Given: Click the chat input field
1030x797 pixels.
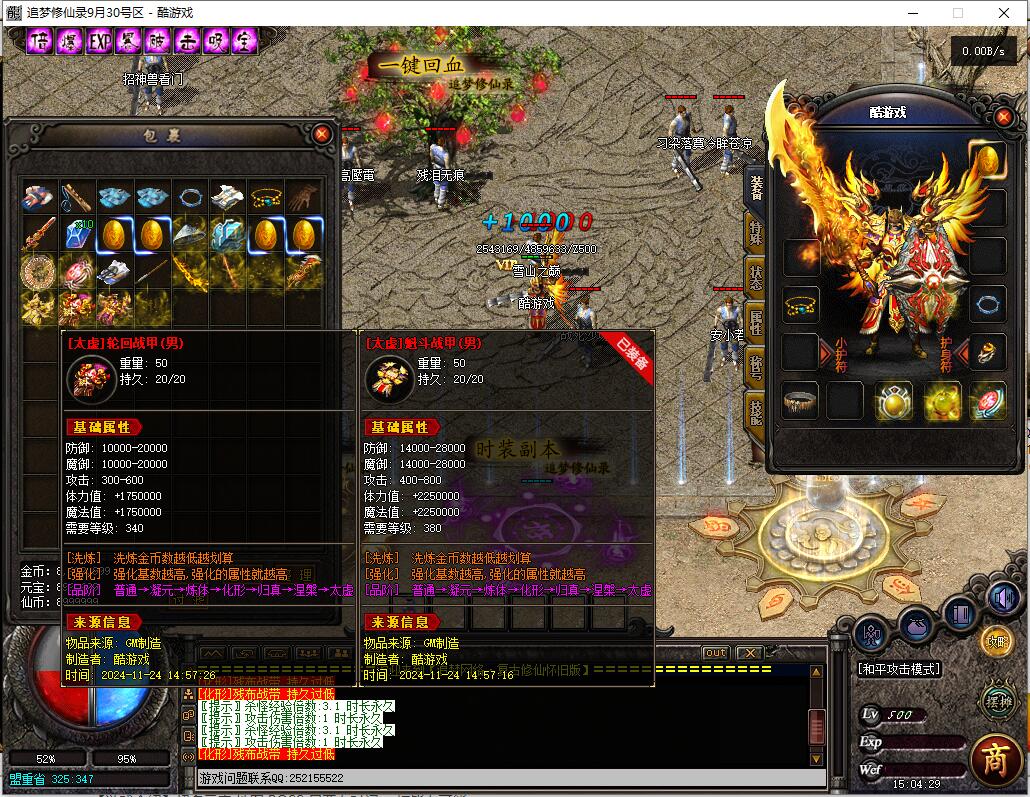Looking at the screenshot, I should [x=500, y=777].
